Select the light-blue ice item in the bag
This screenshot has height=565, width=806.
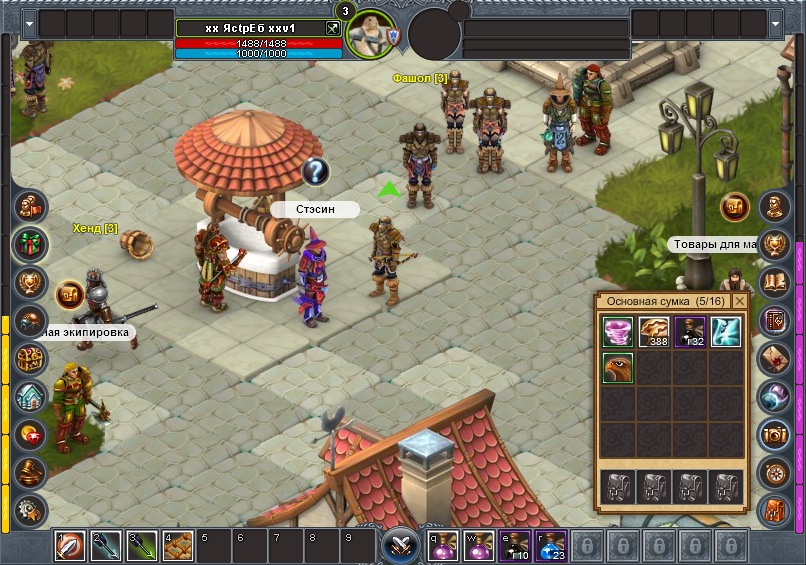coord(726,331)
